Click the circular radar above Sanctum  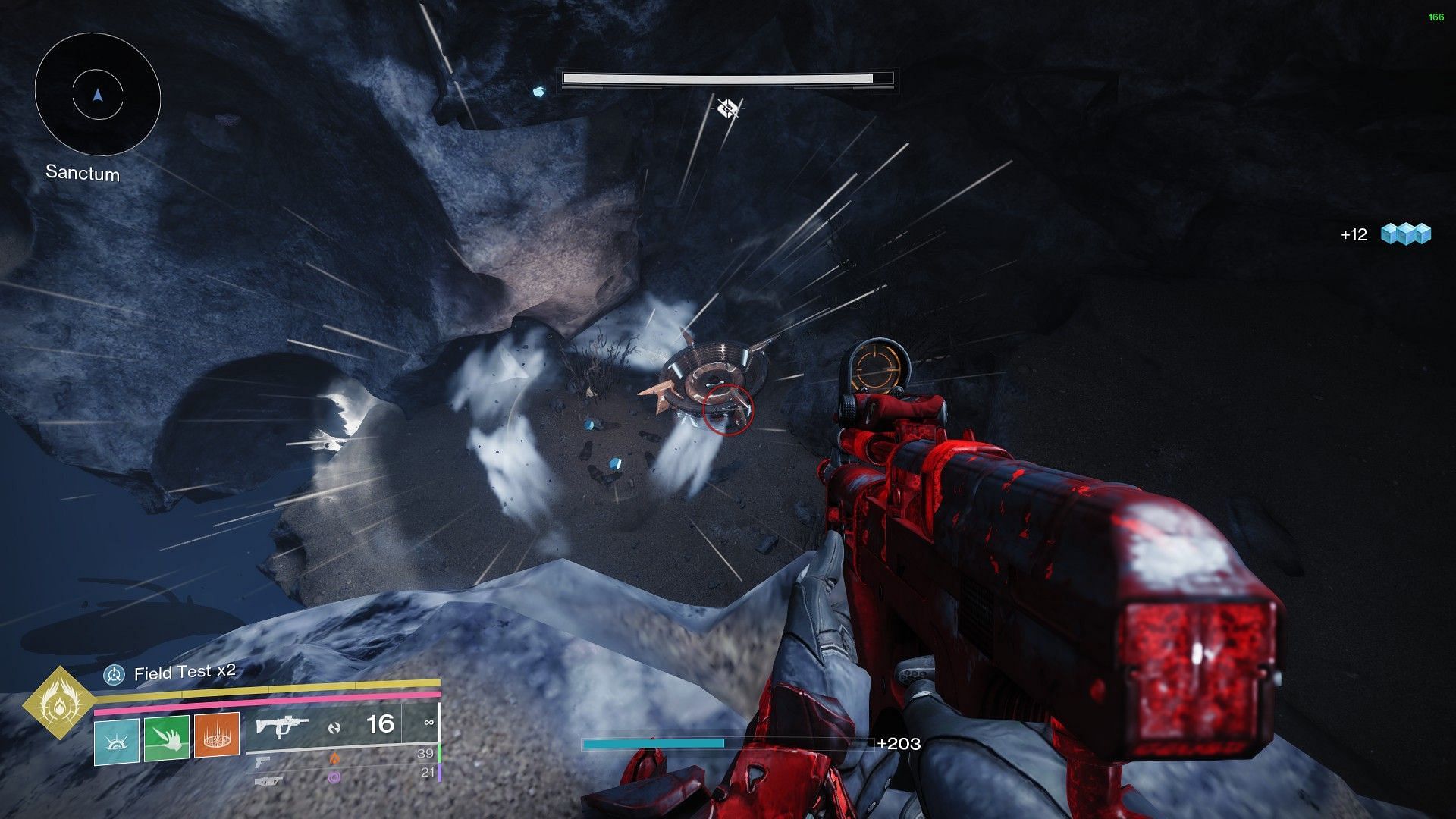[x=97, y=96]
